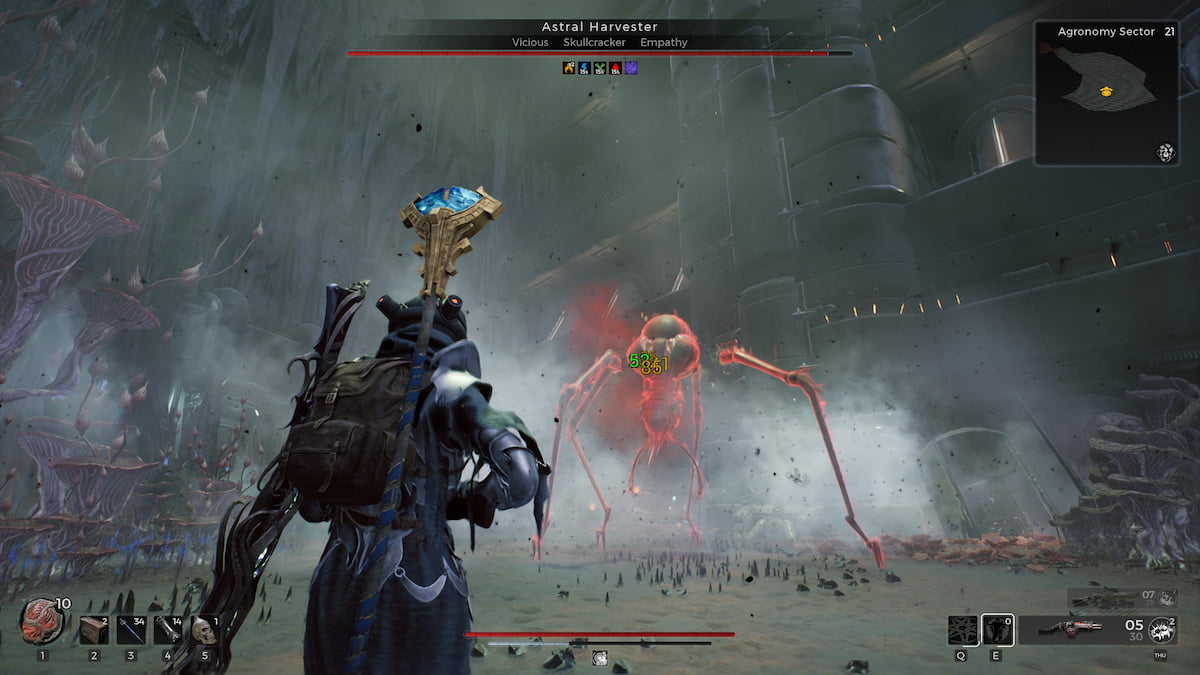Open the Agronomy Sector minimap
This screenshot has width=1200, height=675.
point(1106,93)
